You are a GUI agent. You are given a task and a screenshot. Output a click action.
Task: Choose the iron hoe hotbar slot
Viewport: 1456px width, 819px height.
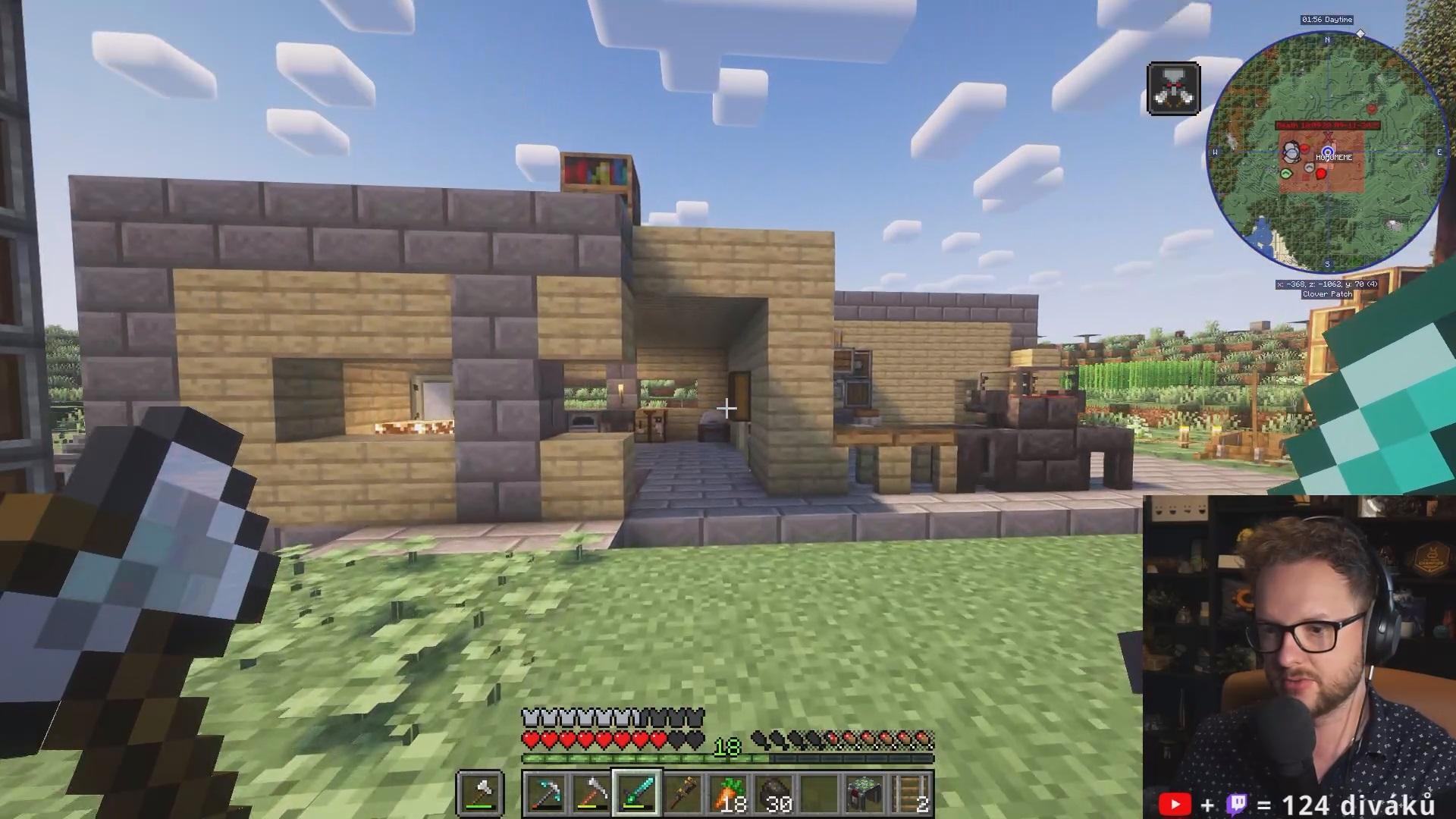click(x=591, y=794)
